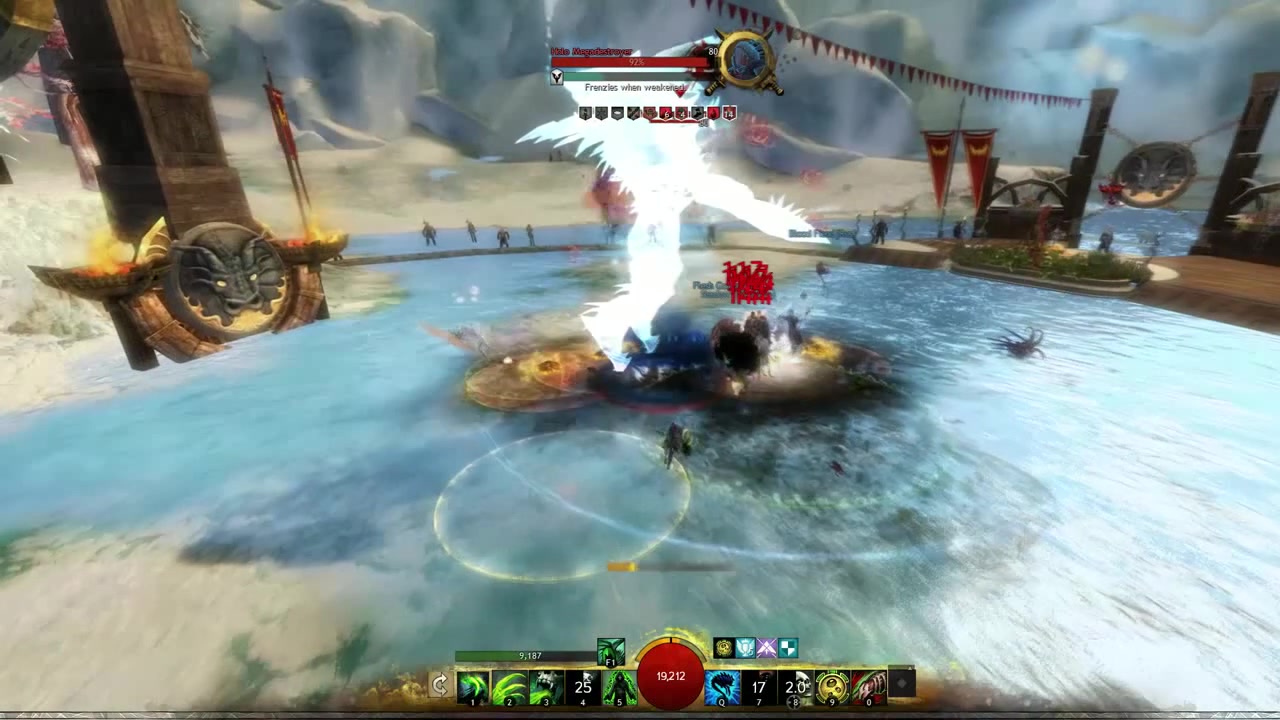The width and height of the screenshot is (1280, 720).
Task: Use skill 2, the green slash icon
Action: click(509, 684)
